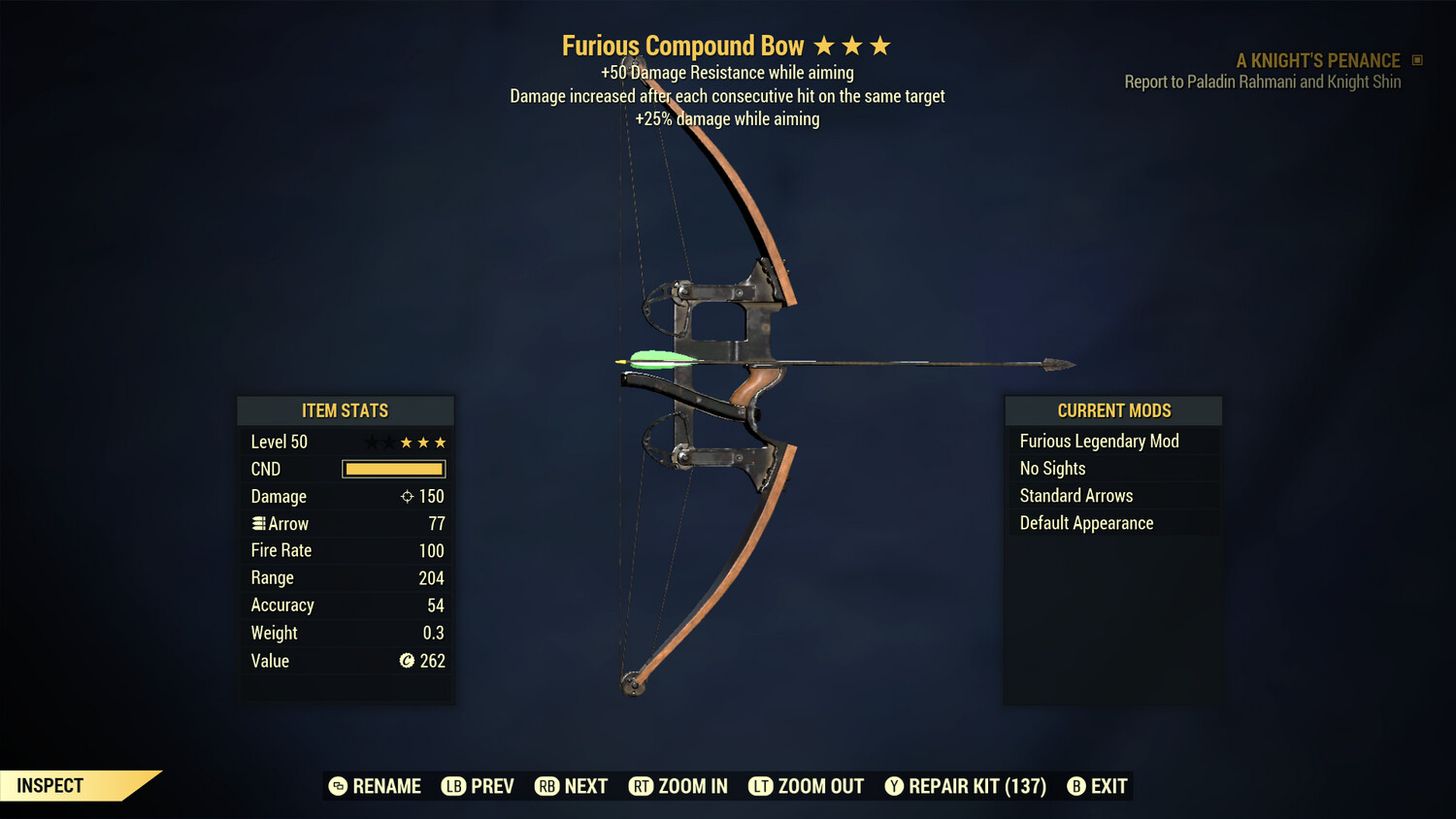Click the RB icon next to NEXT
This screenshot has height=819, width=1456.
(x=546, y=786)
